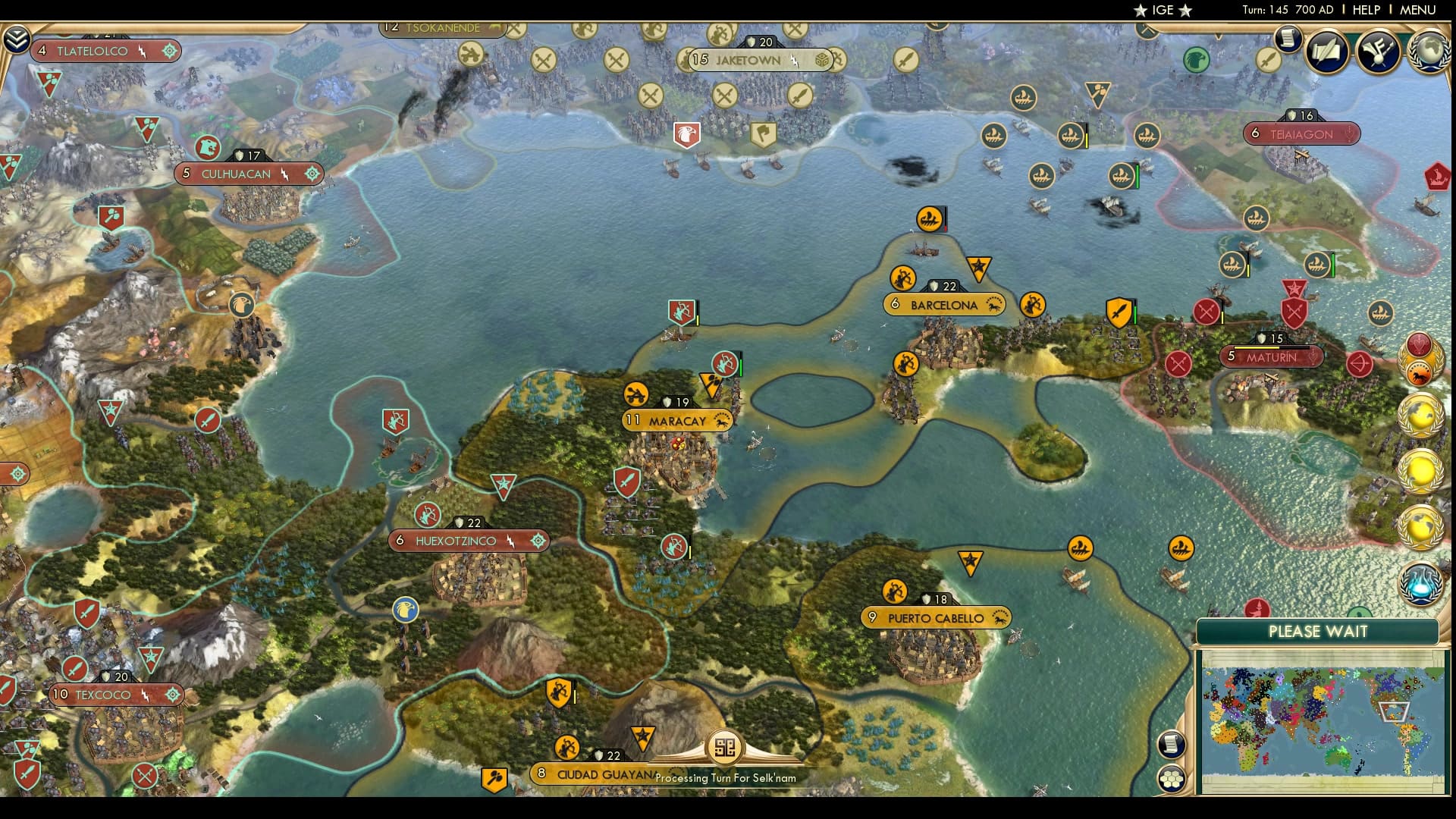Click a yellow met-civilization globe notification
The image size is (1456, 819).
1420,415
